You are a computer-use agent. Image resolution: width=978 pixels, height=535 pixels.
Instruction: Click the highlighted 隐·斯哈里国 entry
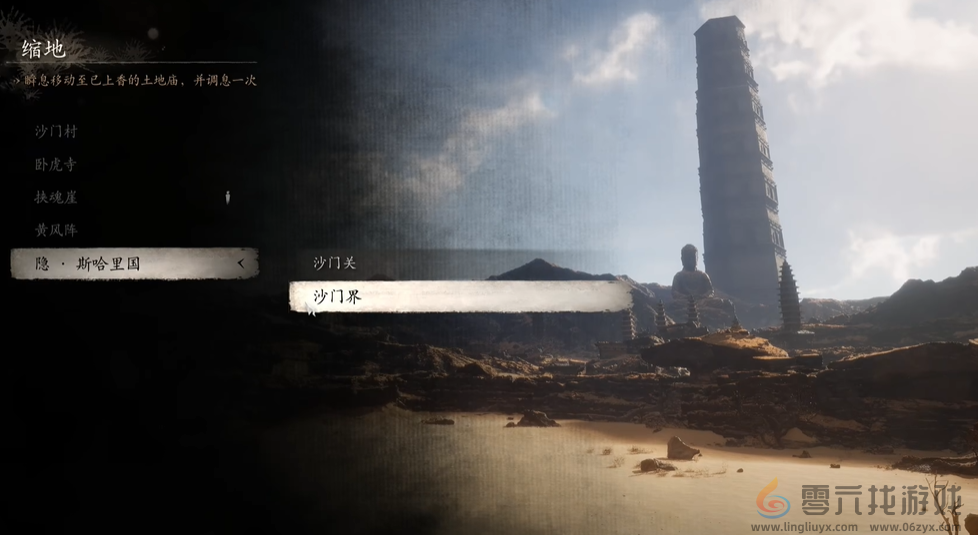tap(134, 264)
